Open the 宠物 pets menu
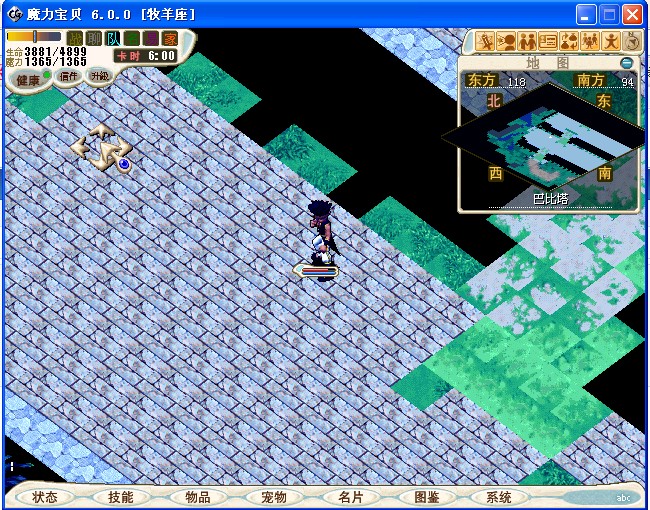This screenshot has width=650, height=510. (273, 497)
